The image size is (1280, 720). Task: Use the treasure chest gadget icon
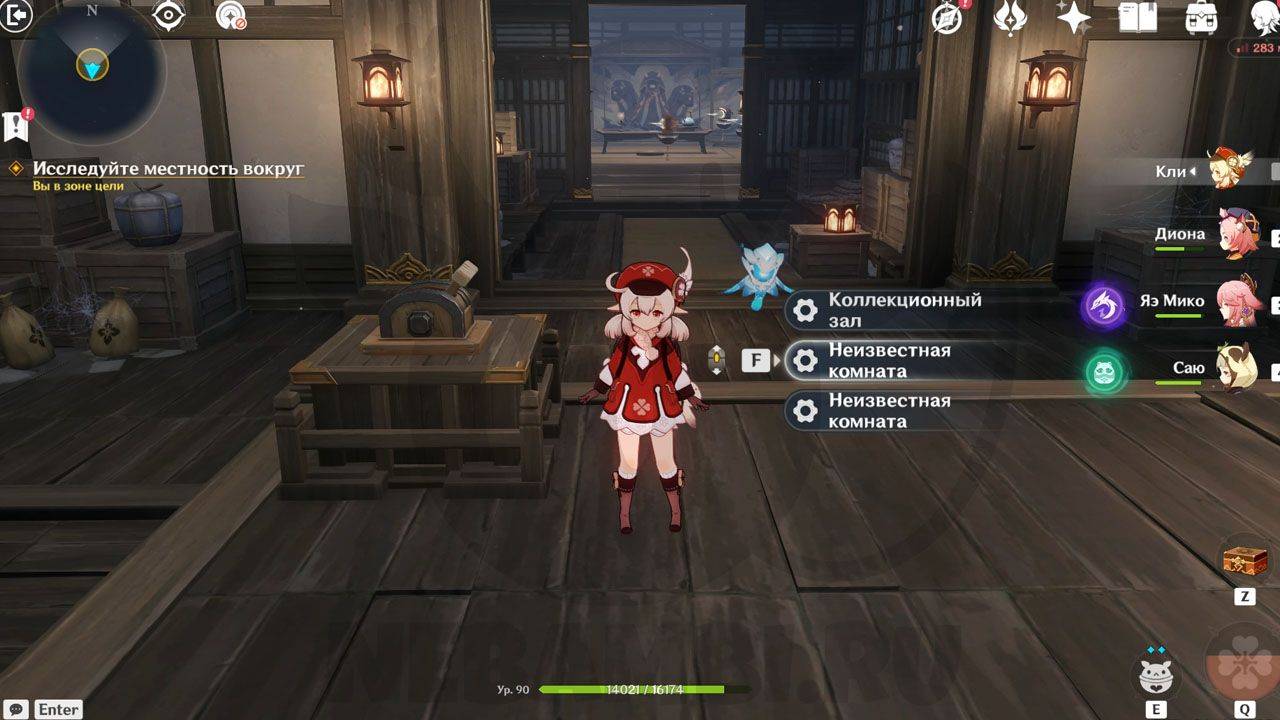pyautogui.click(x=1245, y=561)
